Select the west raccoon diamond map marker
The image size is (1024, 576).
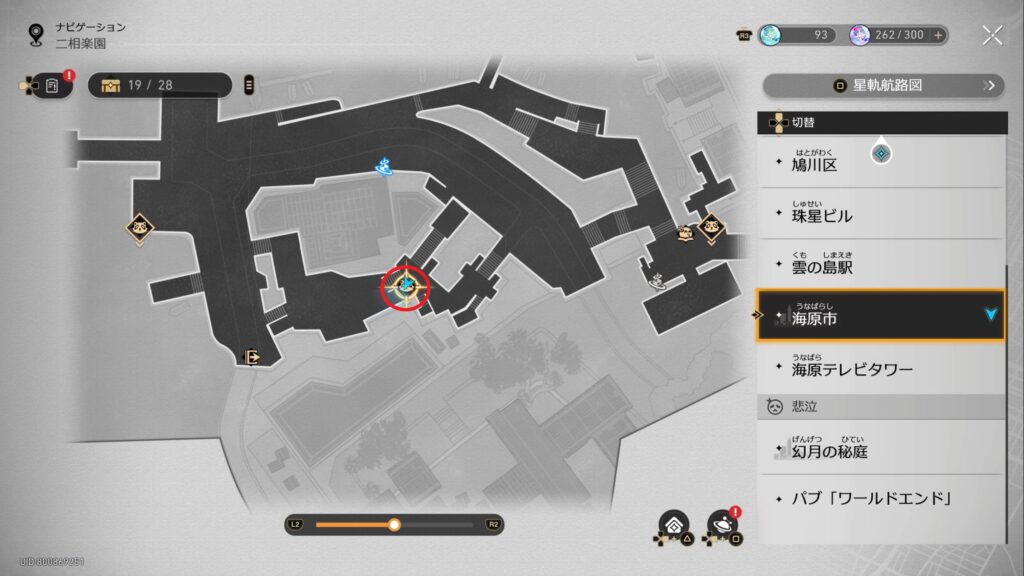140,227
